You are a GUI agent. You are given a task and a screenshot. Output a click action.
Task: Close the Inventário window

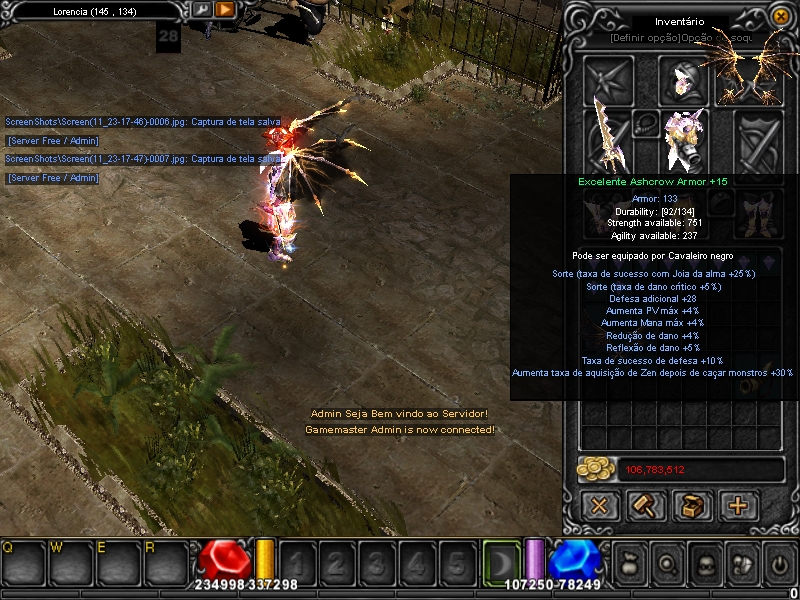click(780, 17)
